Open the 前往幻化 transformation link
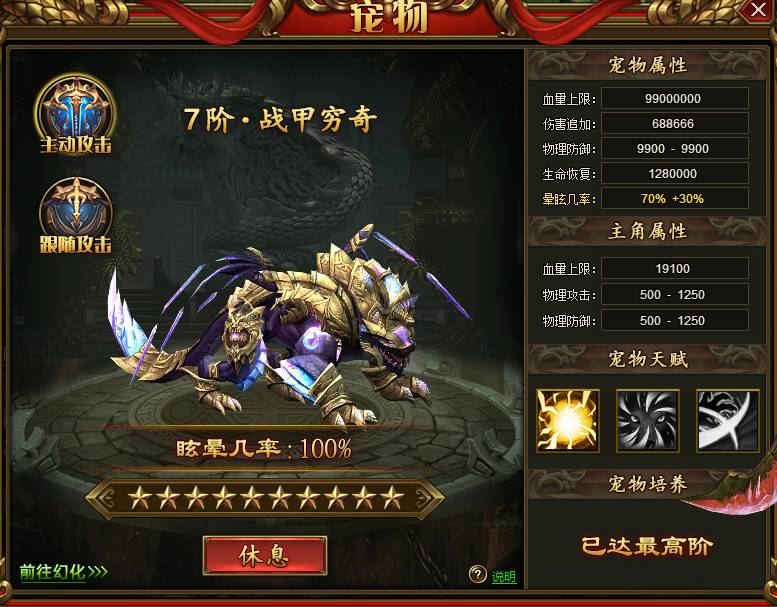Image resolution: width=777 pixels, height=607 pixels. pos(63,573)
